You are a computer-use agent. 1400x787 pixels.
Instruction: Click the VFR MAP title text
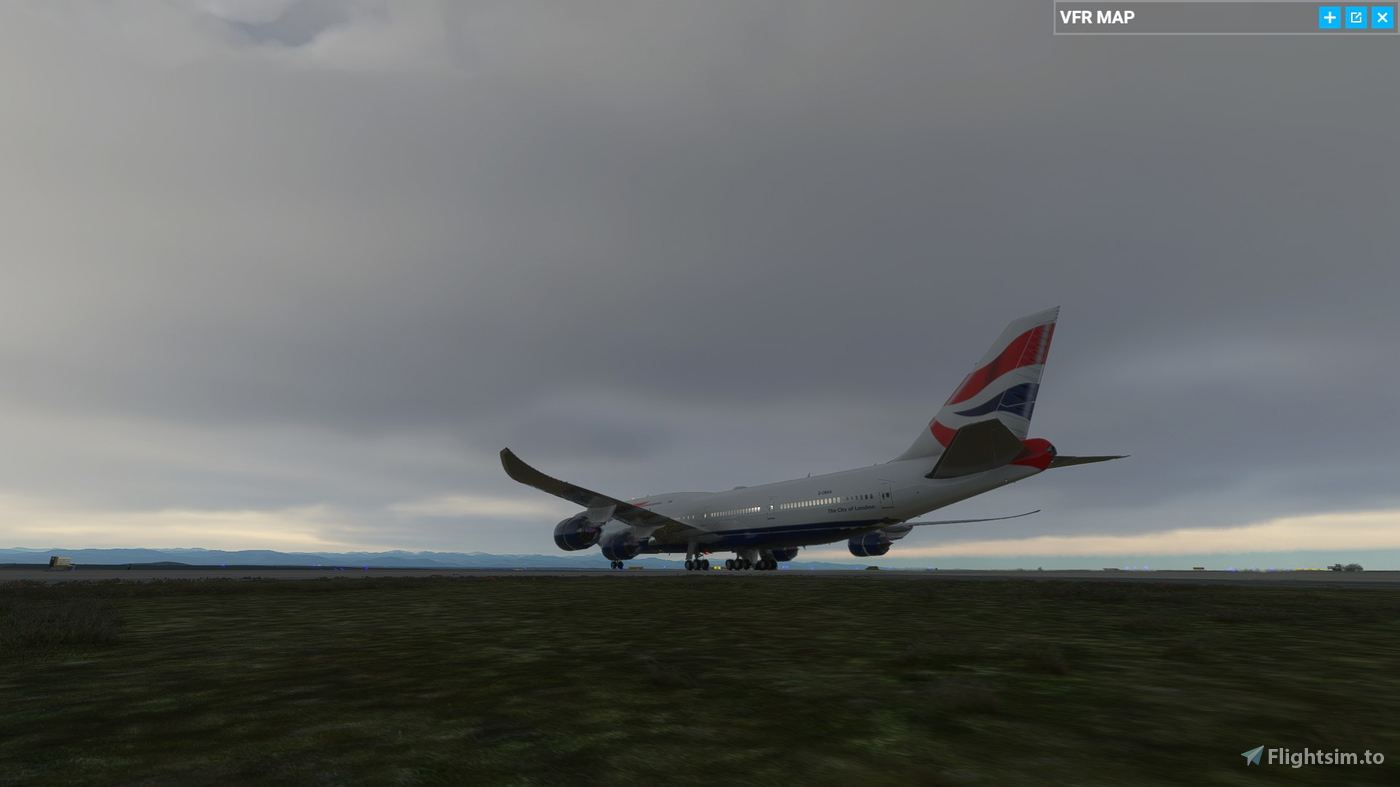[1097, 17]
